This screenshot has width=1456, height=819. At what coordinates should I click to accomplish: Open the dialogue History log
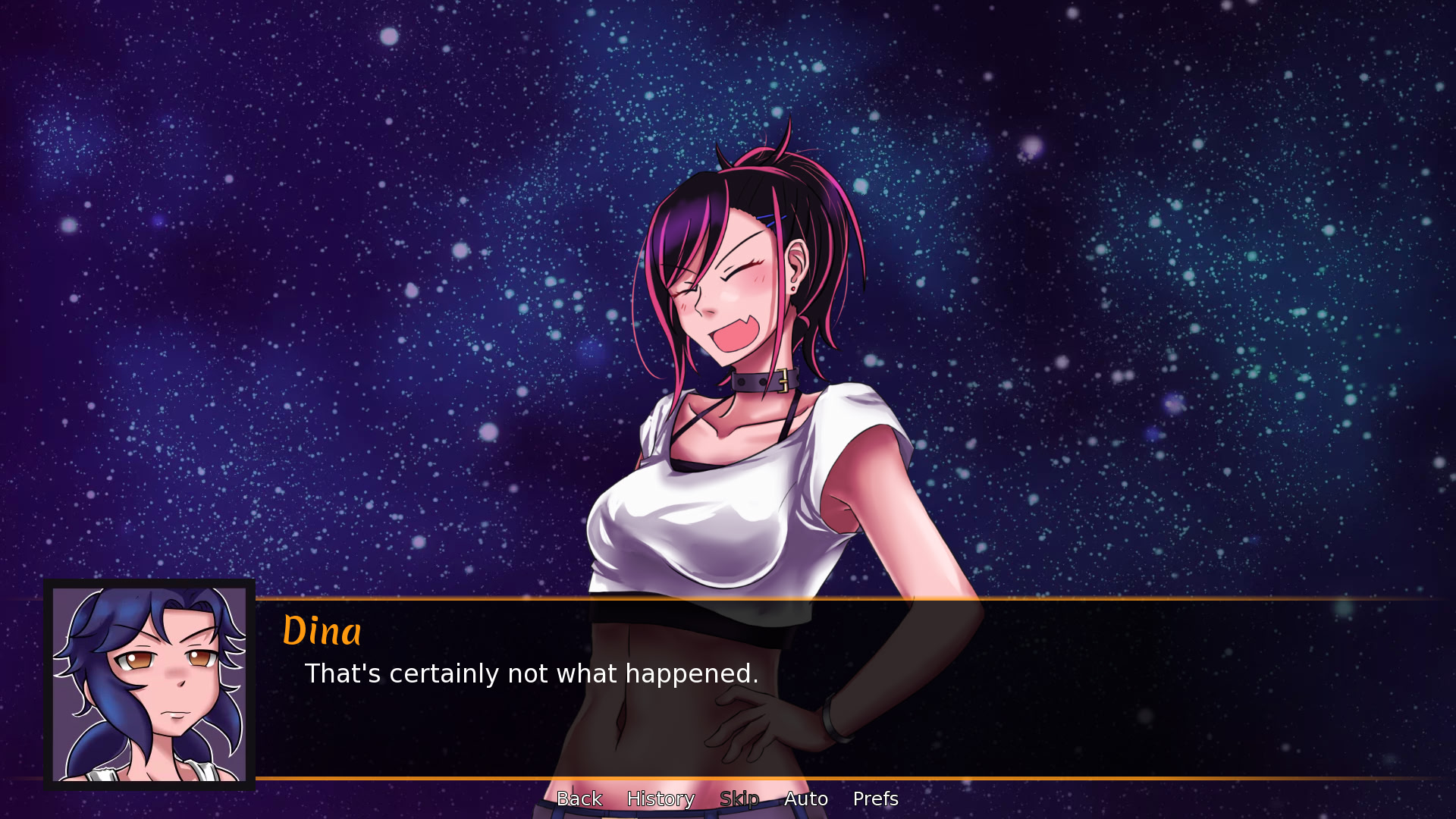[x=661, y=799]
